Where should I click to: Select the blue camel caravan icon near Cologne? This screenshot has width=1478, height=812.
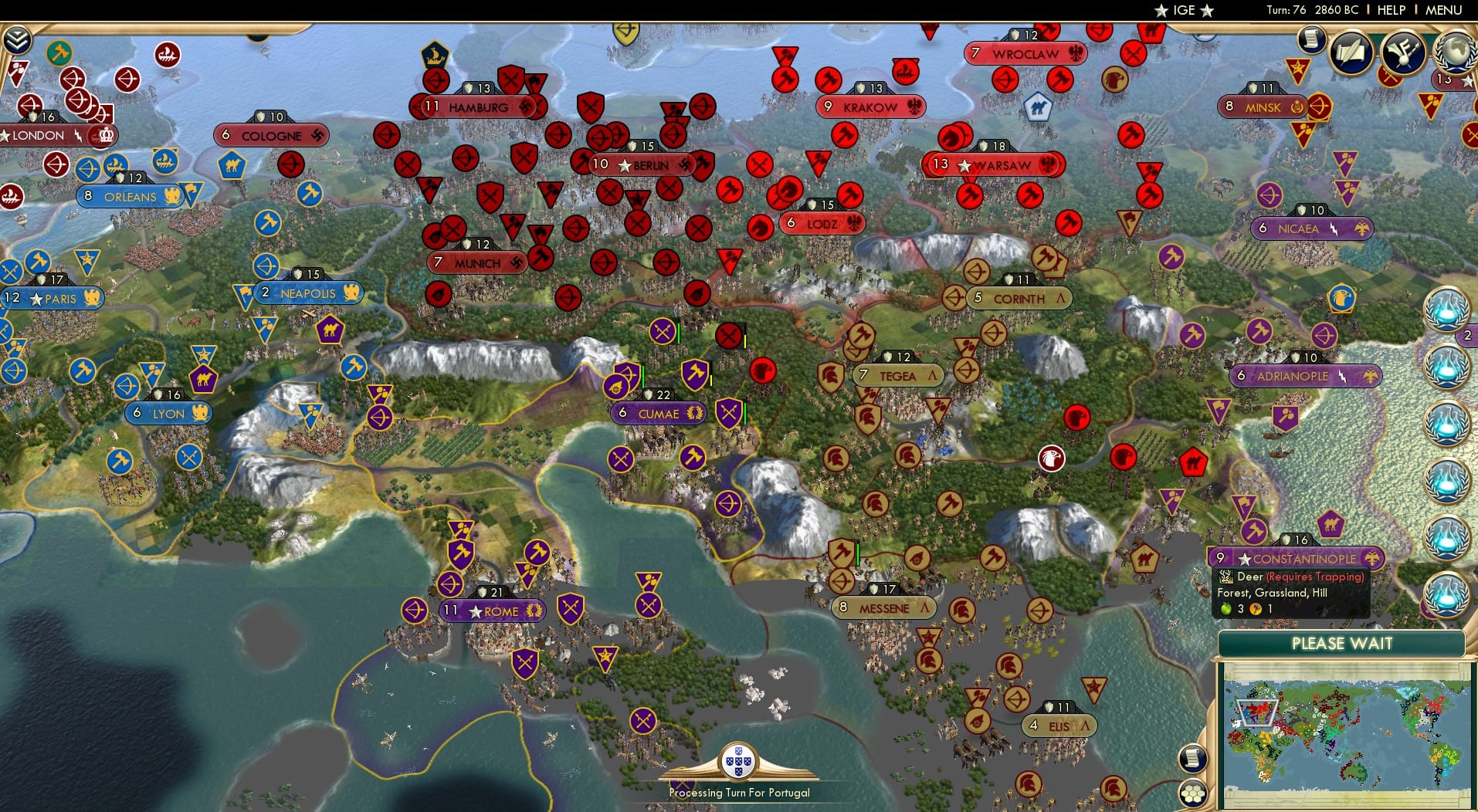pyautogui.click(x=232, y=166)
